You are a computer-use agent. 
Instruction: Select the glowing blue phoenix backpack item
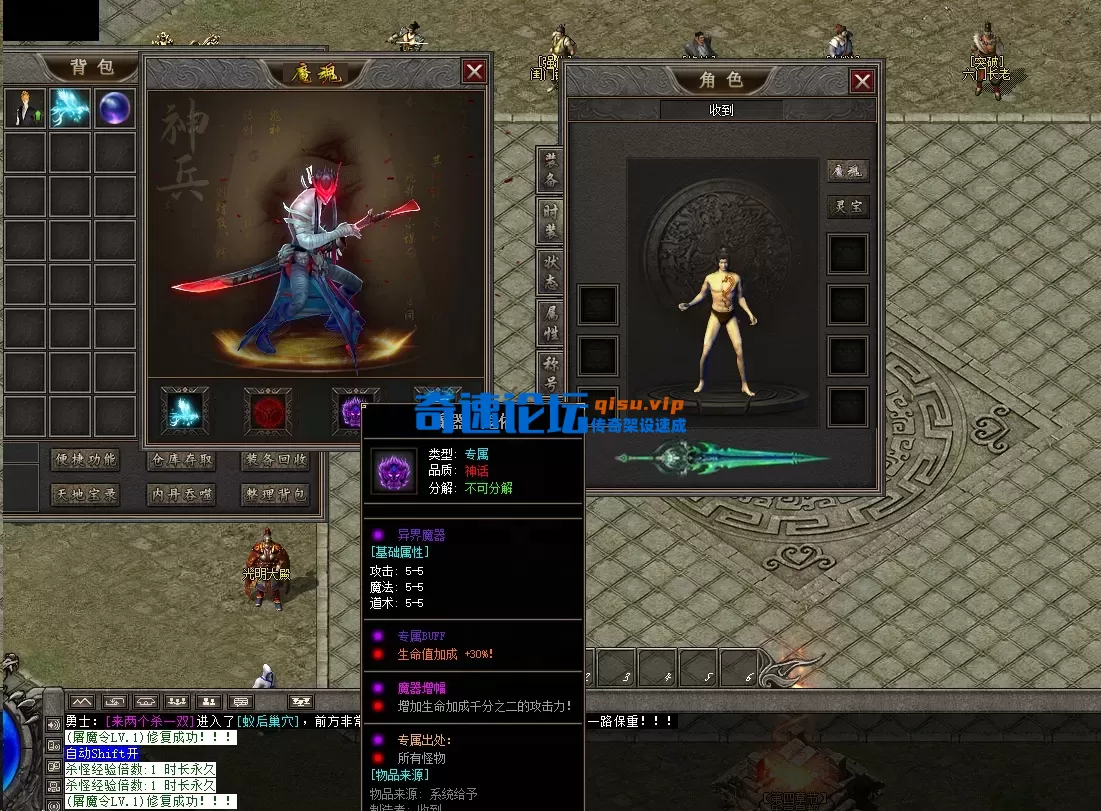click(x=70, y=108)
